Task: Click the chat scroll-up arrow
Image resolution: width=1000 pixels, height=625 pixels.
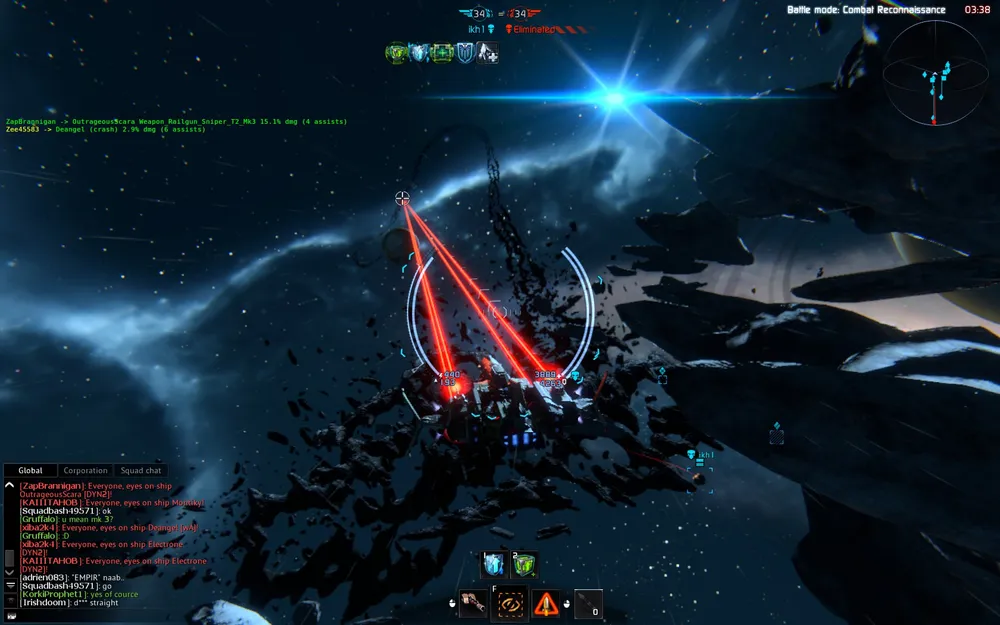Action: point(10,486)
